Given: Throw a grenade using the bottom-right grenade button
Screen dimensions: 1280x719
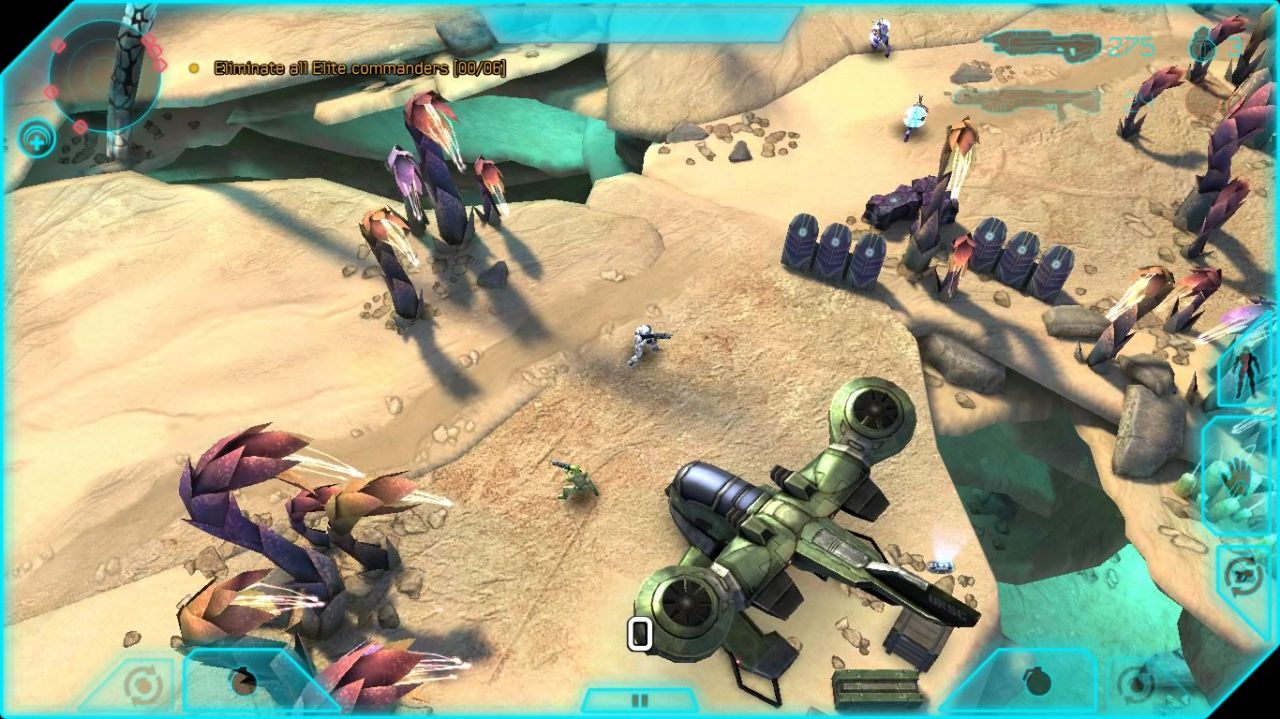Looking at the screenshot, I should 1037,681.
